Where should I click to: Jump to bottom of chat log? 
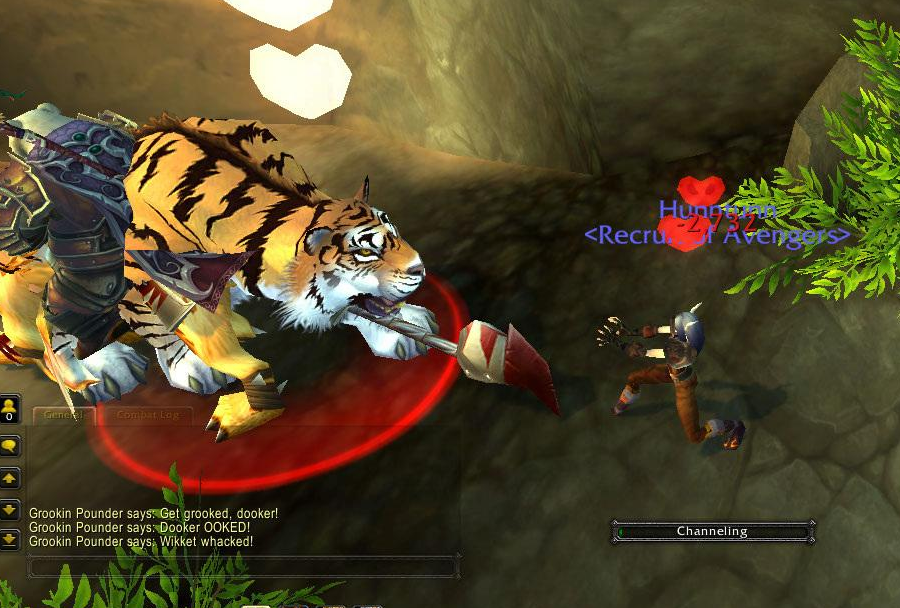pos(10,539)
